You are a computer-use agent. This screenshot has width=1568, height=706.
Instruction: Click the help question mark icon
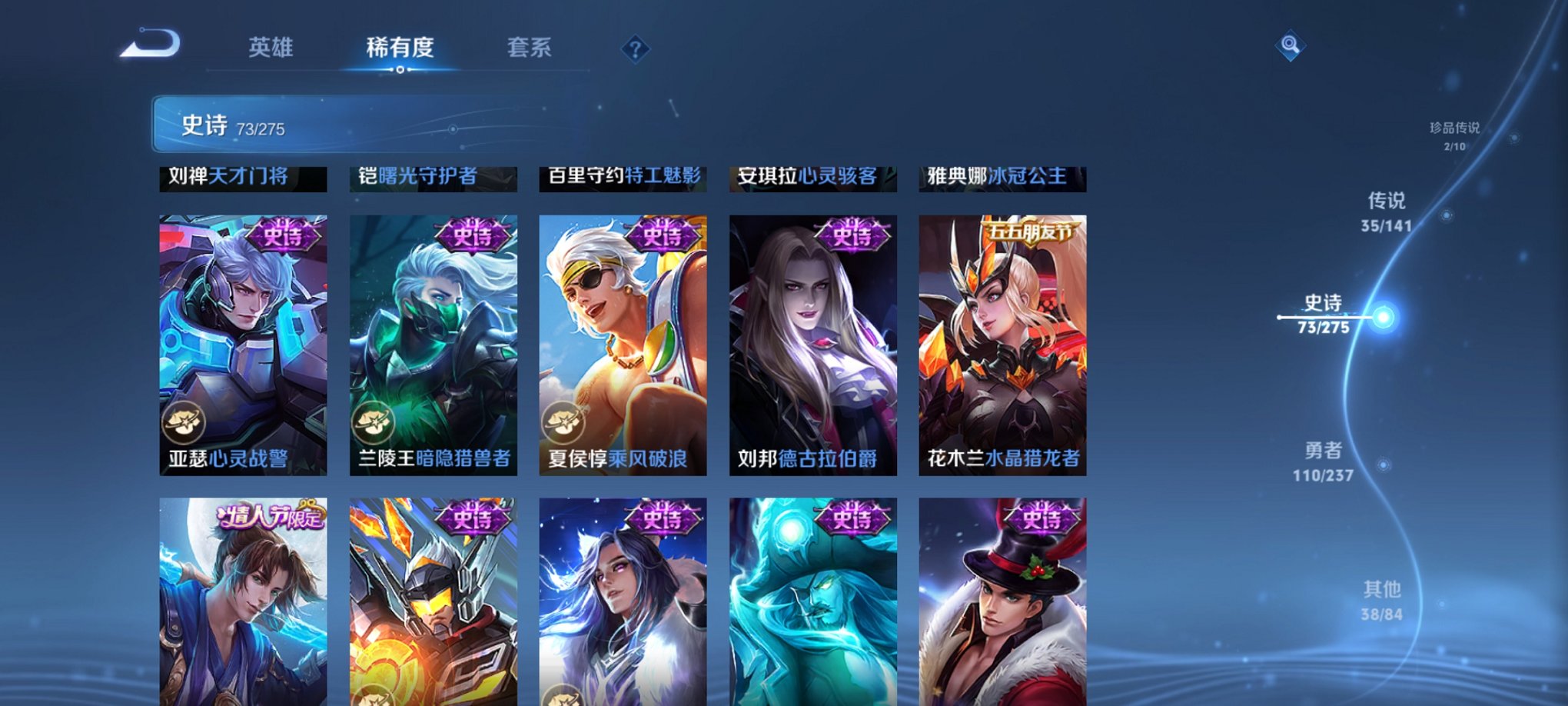pos(635,50)
